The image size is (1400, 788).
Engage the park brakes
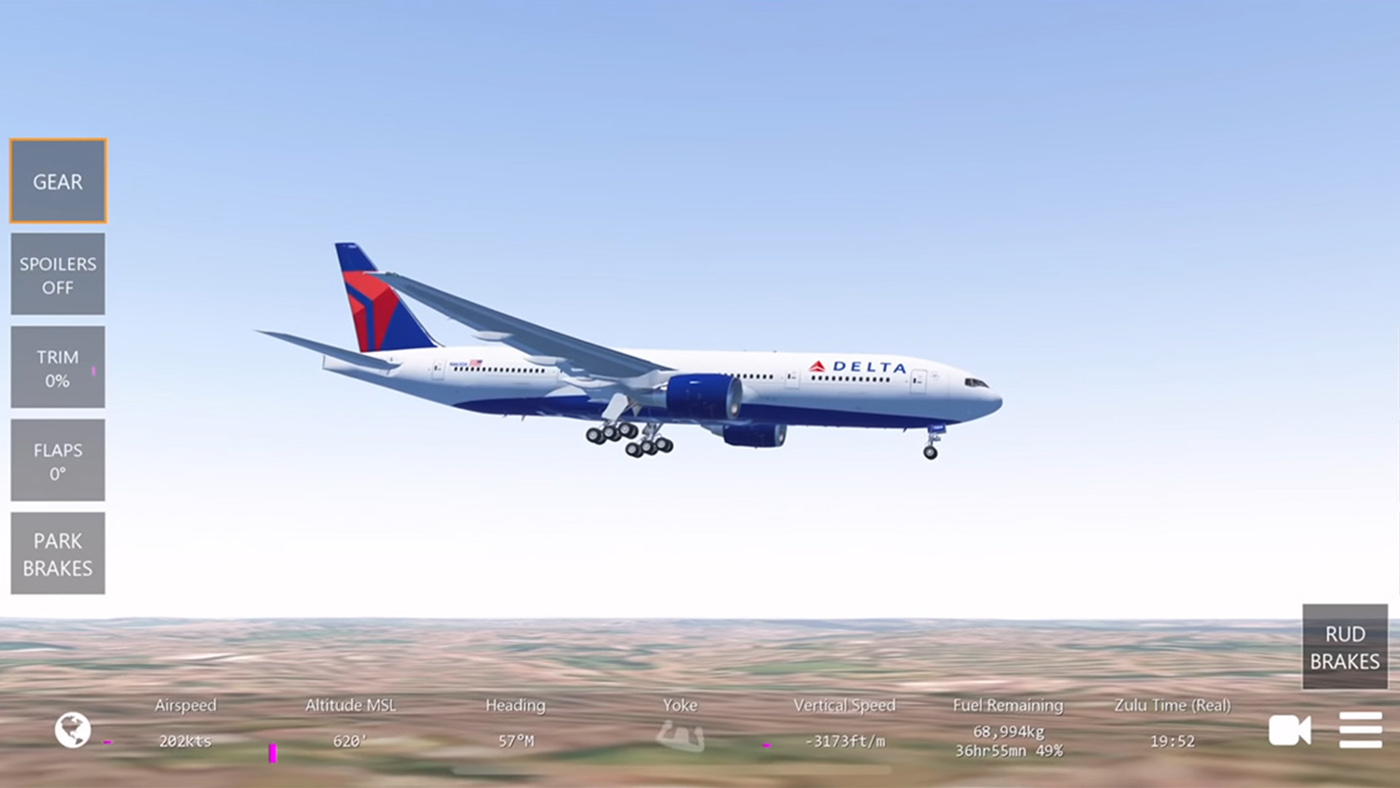point(57,552)
